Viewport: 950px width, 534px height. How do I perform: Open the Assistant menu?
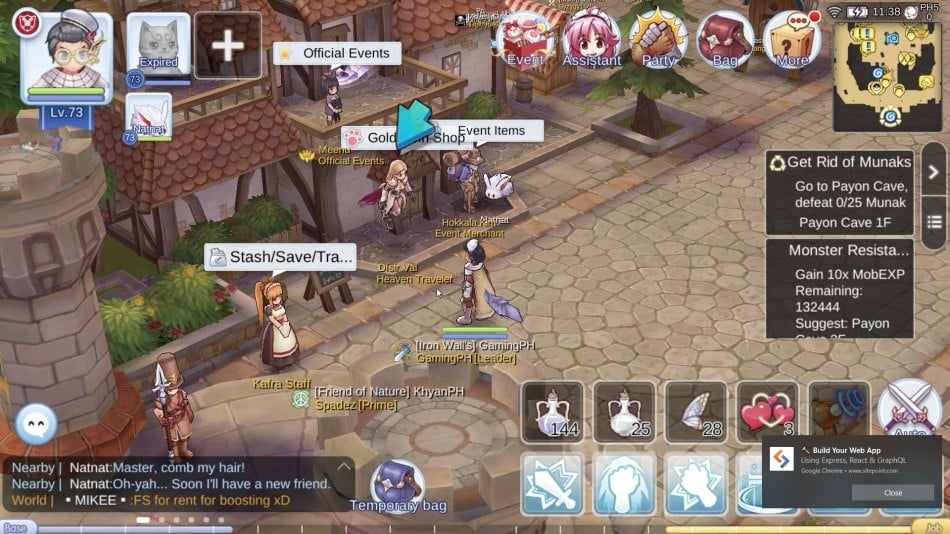[591, 41]
